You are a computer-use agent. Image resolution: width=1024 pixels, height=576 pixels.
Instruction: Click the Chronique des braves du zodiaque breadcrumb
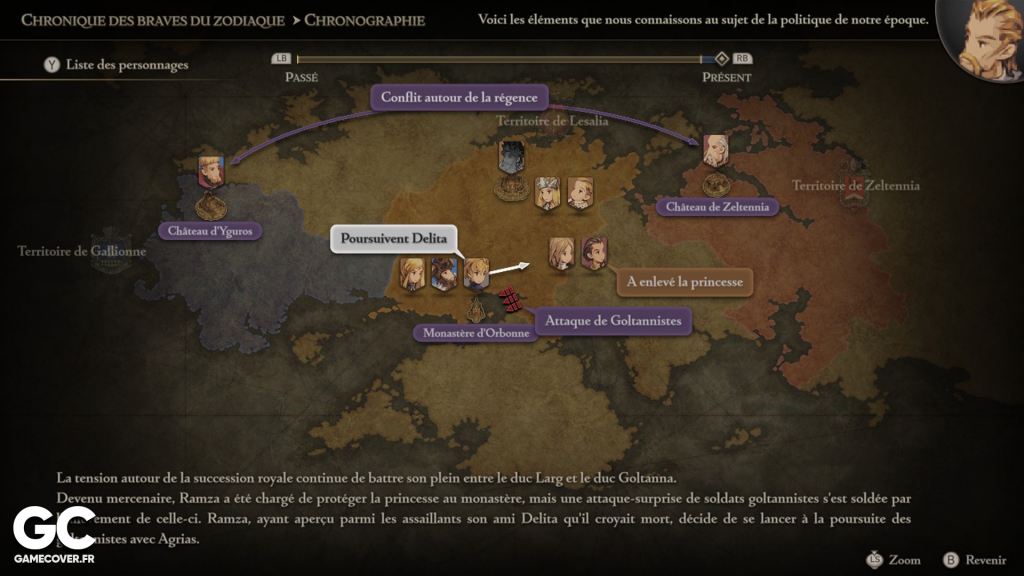click(152, 20)
